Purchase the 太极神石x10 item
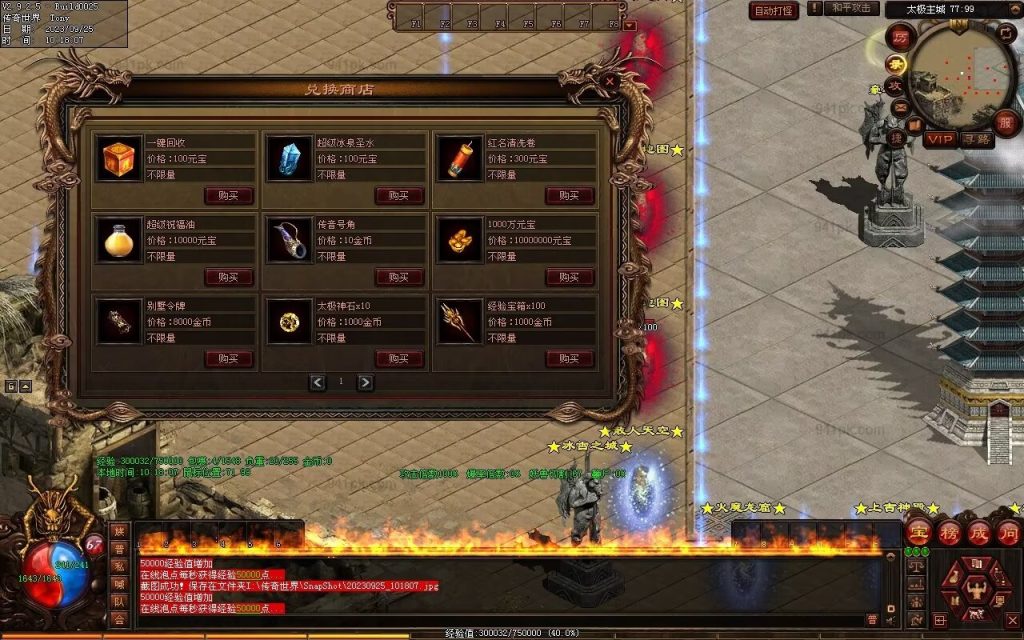The width and height of the screenshot is (1024, 640). pos(399,359)
